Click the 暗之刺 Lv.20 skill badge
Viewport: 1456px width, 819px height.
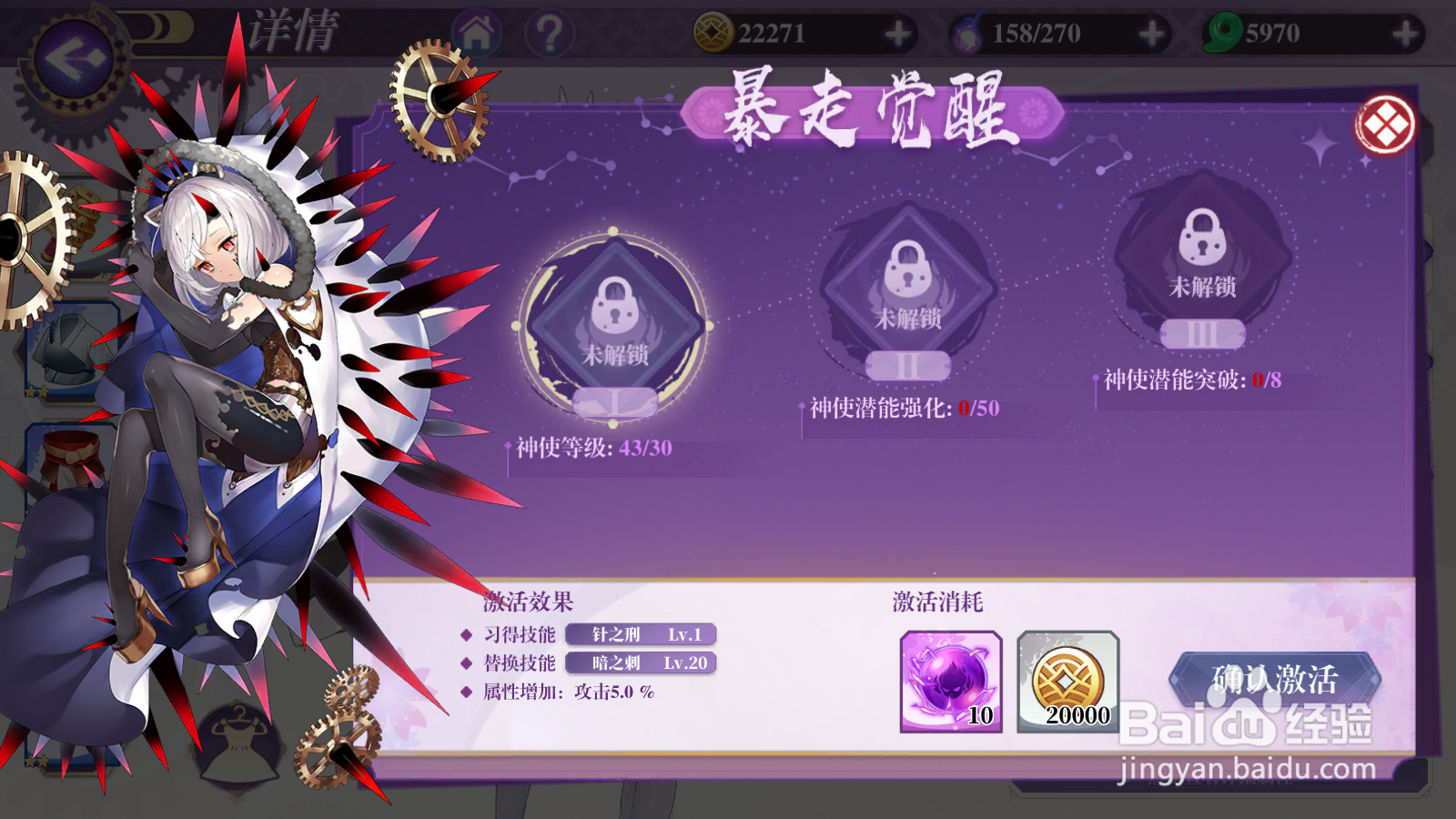pyautogui.click(x=642, y=663)
